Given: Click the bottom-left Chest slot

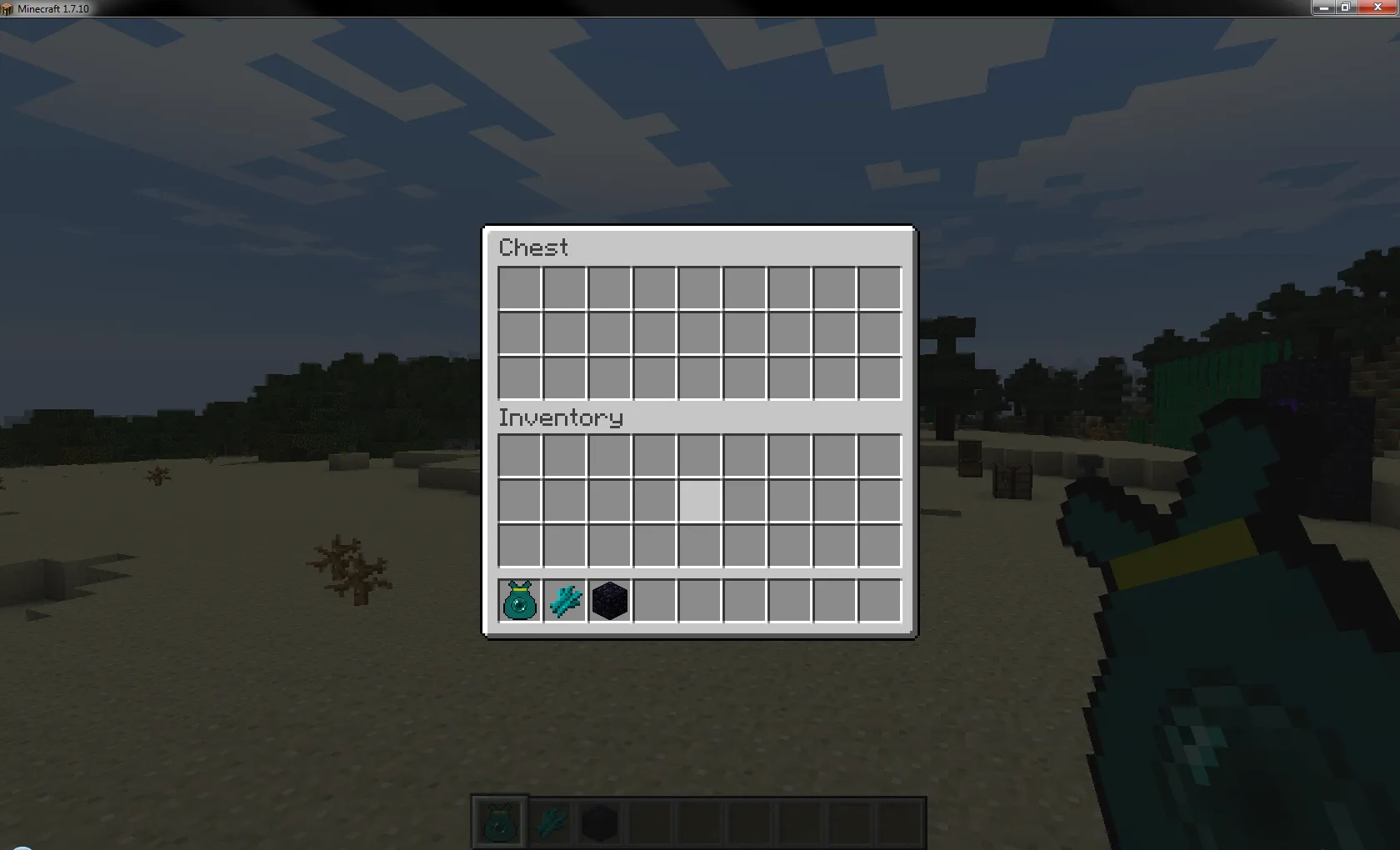Looking at the screenshot, I should (518, 378).
